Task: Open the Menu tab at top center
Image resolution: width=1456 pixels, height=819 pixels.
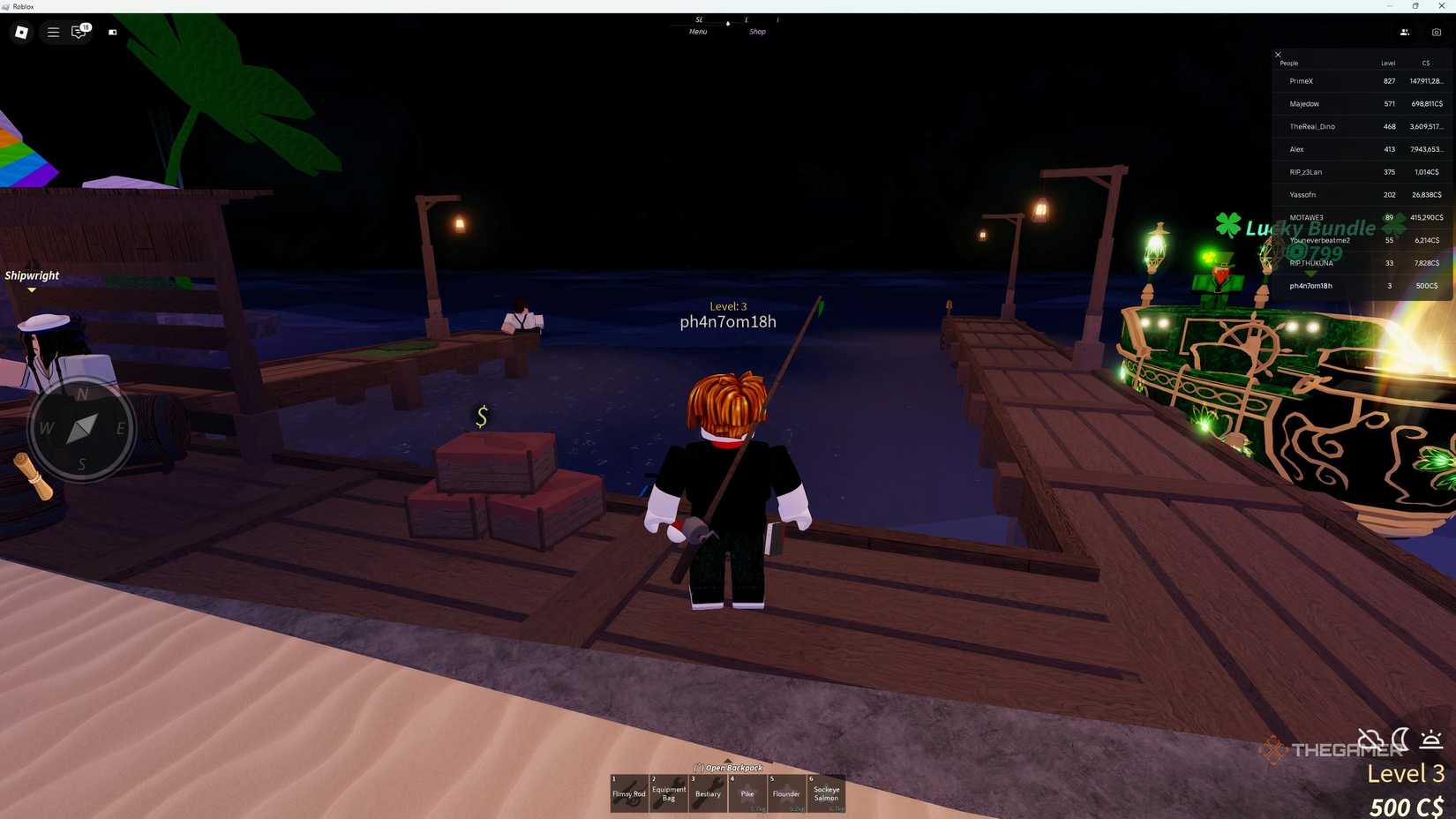Action: coord(697,31)
